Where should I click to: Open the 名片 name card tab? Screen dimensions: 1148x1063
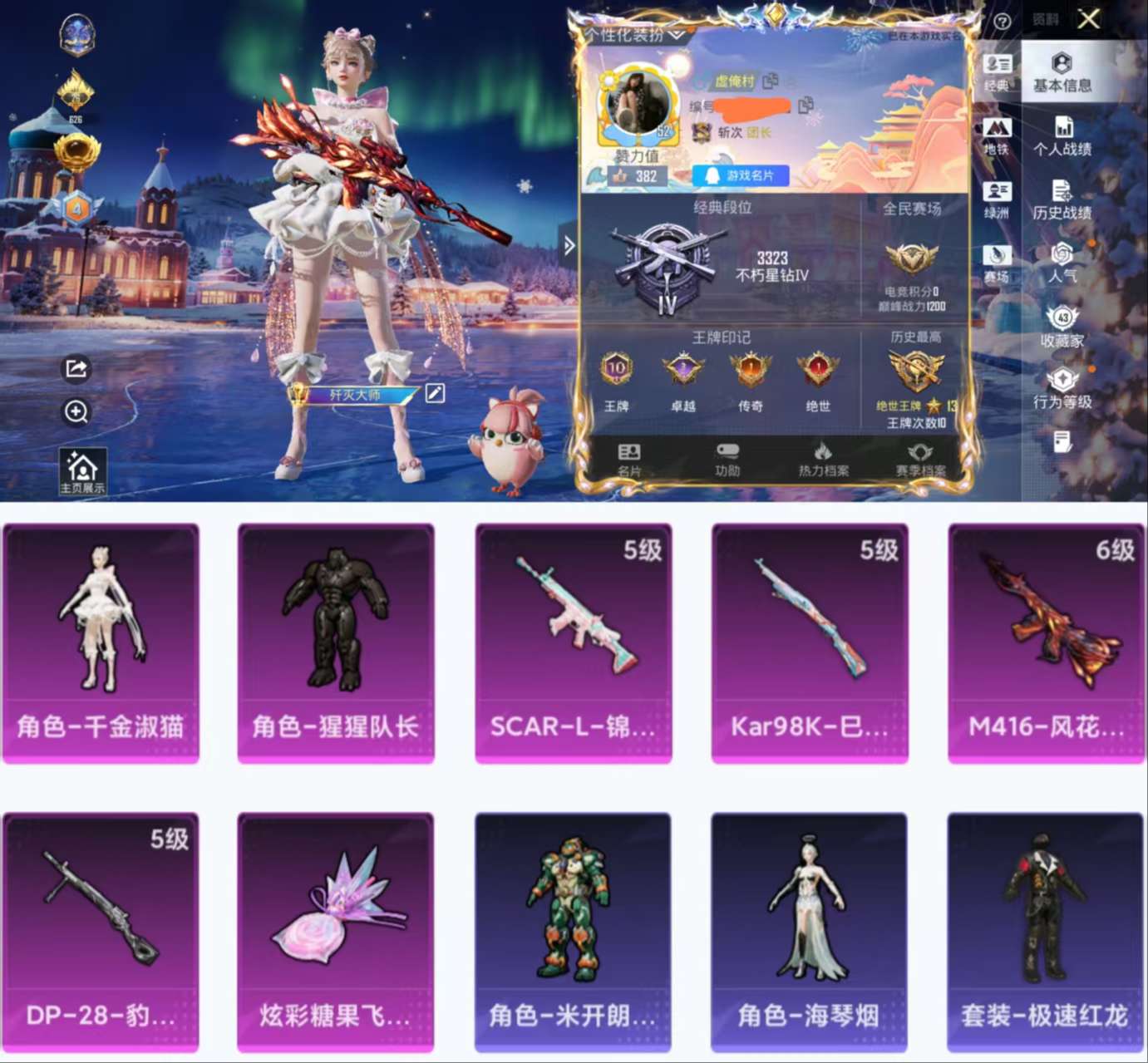632,459
